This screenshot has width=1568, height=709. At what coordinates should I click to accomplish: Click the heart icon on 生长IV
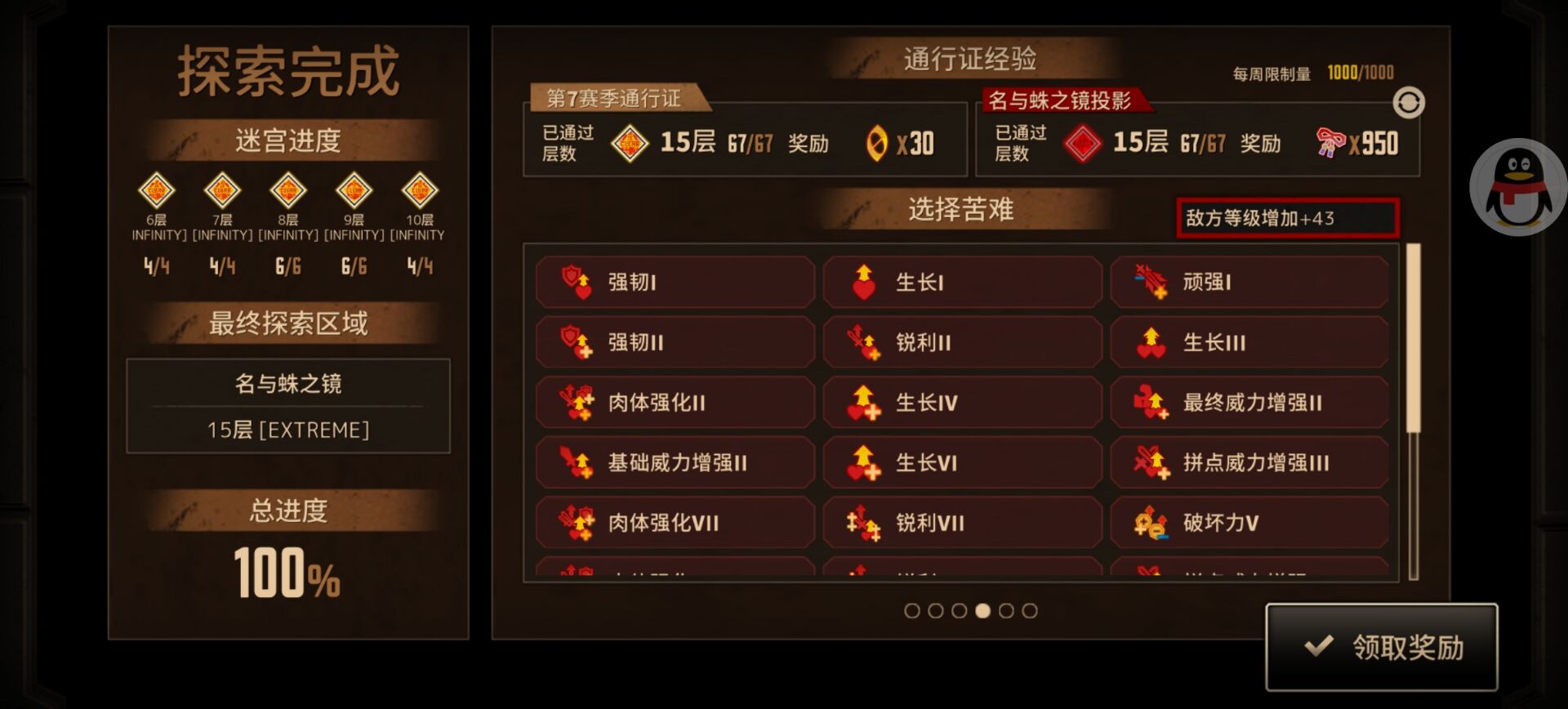click(x=862, y=402)
